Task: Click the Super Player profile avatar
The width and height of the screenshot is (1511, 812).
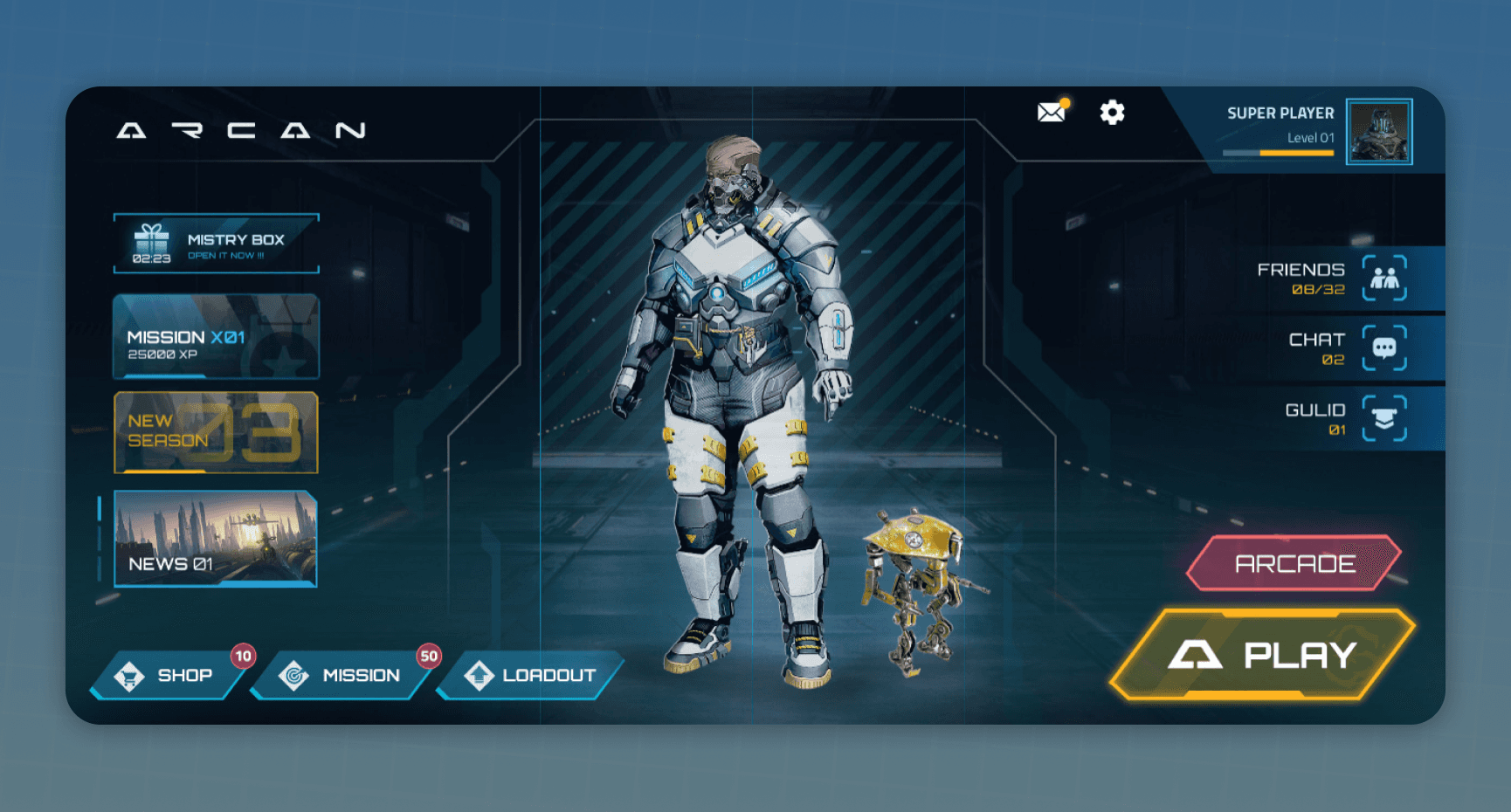Action: click(x=1378, y=132)
